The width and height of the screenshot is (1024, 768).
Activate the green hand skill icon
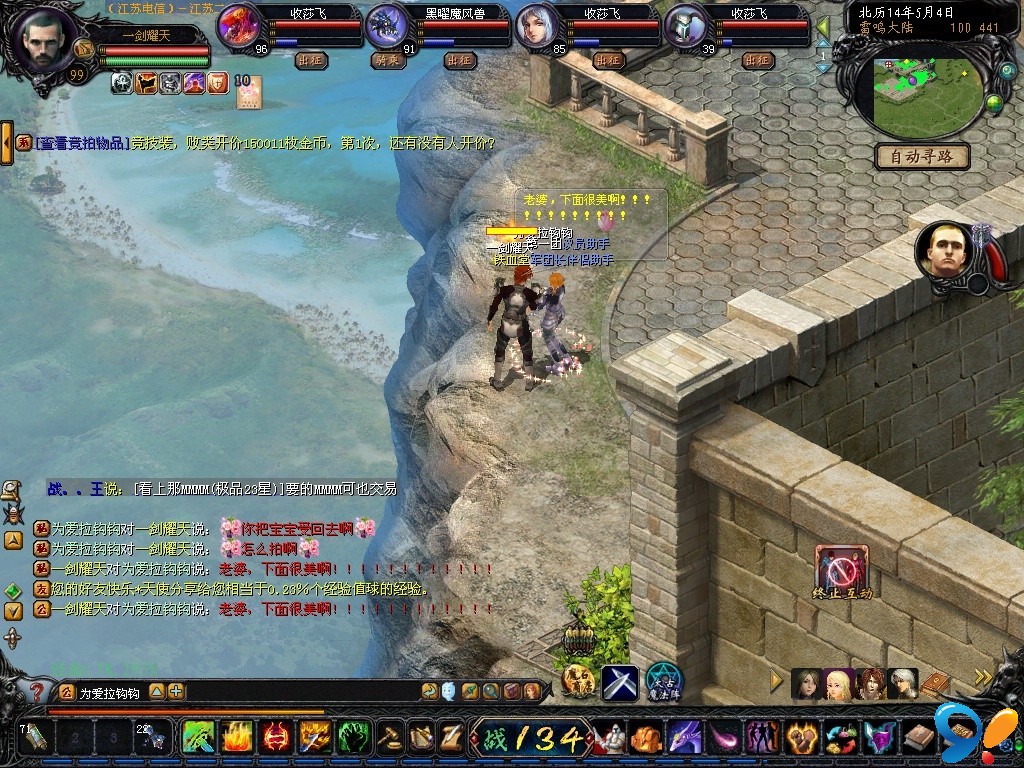(x=352, y=738)
